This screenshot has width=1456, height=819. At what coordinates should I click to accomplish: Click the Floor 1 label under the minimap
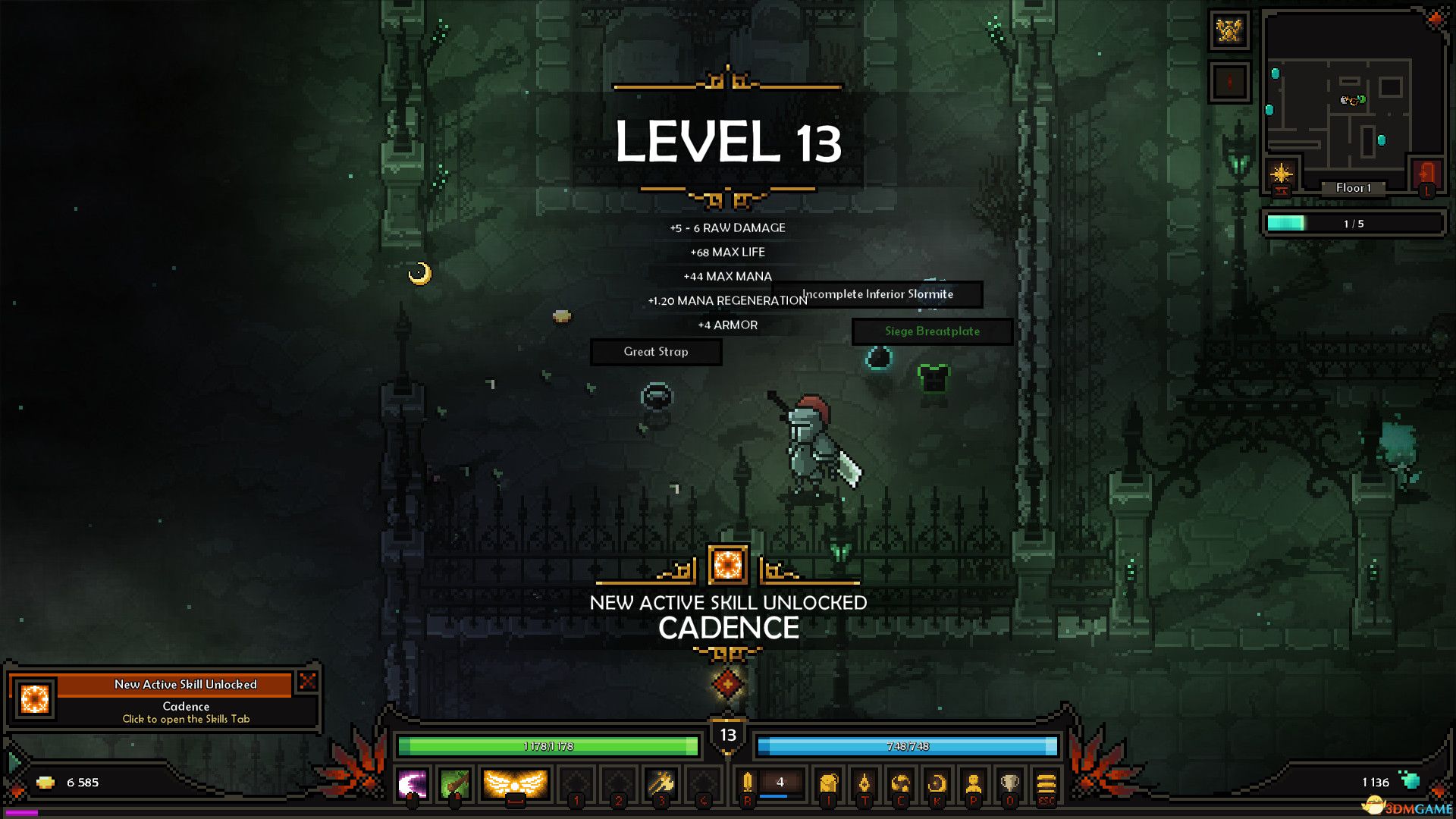[1354, 188]
